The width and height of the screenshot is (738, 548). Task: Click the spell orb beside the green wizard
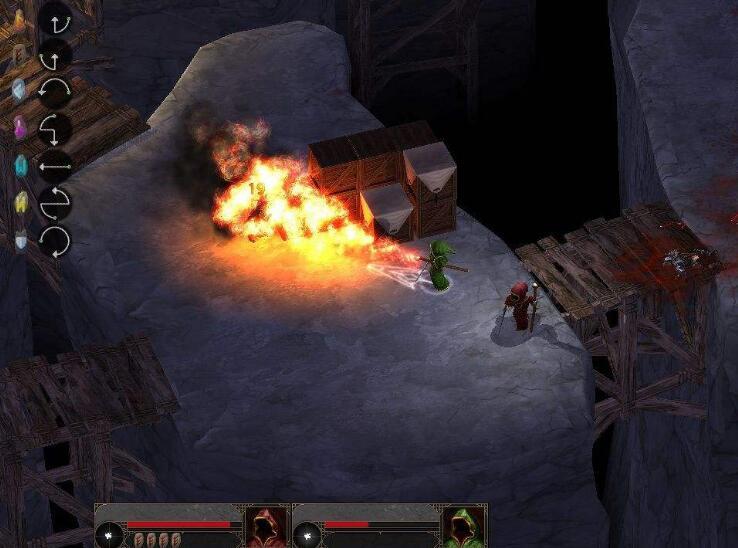pyautogui.click(x=306, y=537)
